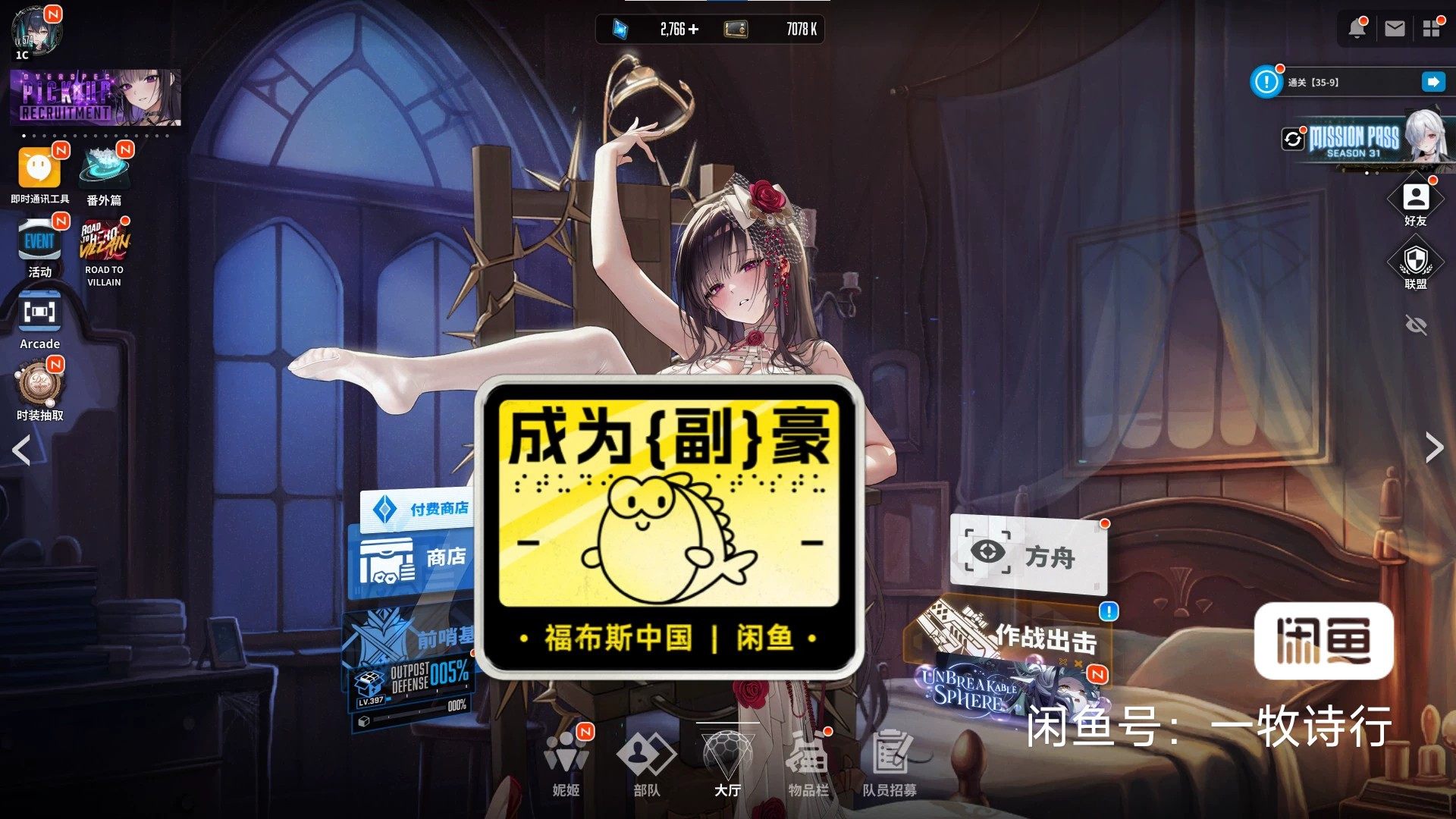Open the mail inbox icon

point(1394,29)
